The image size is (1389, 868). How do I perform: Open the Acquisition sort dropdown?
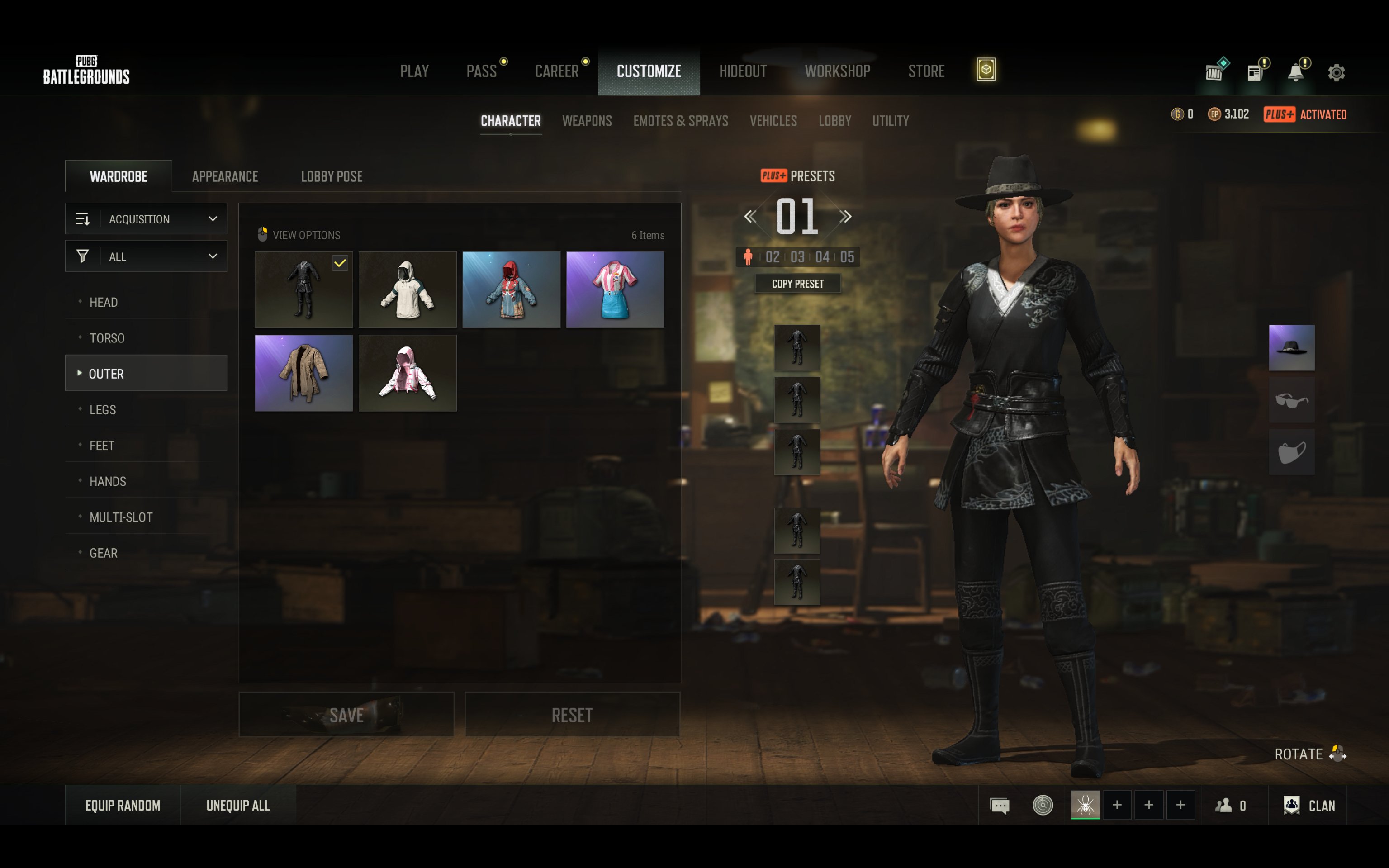coord(146,219)
